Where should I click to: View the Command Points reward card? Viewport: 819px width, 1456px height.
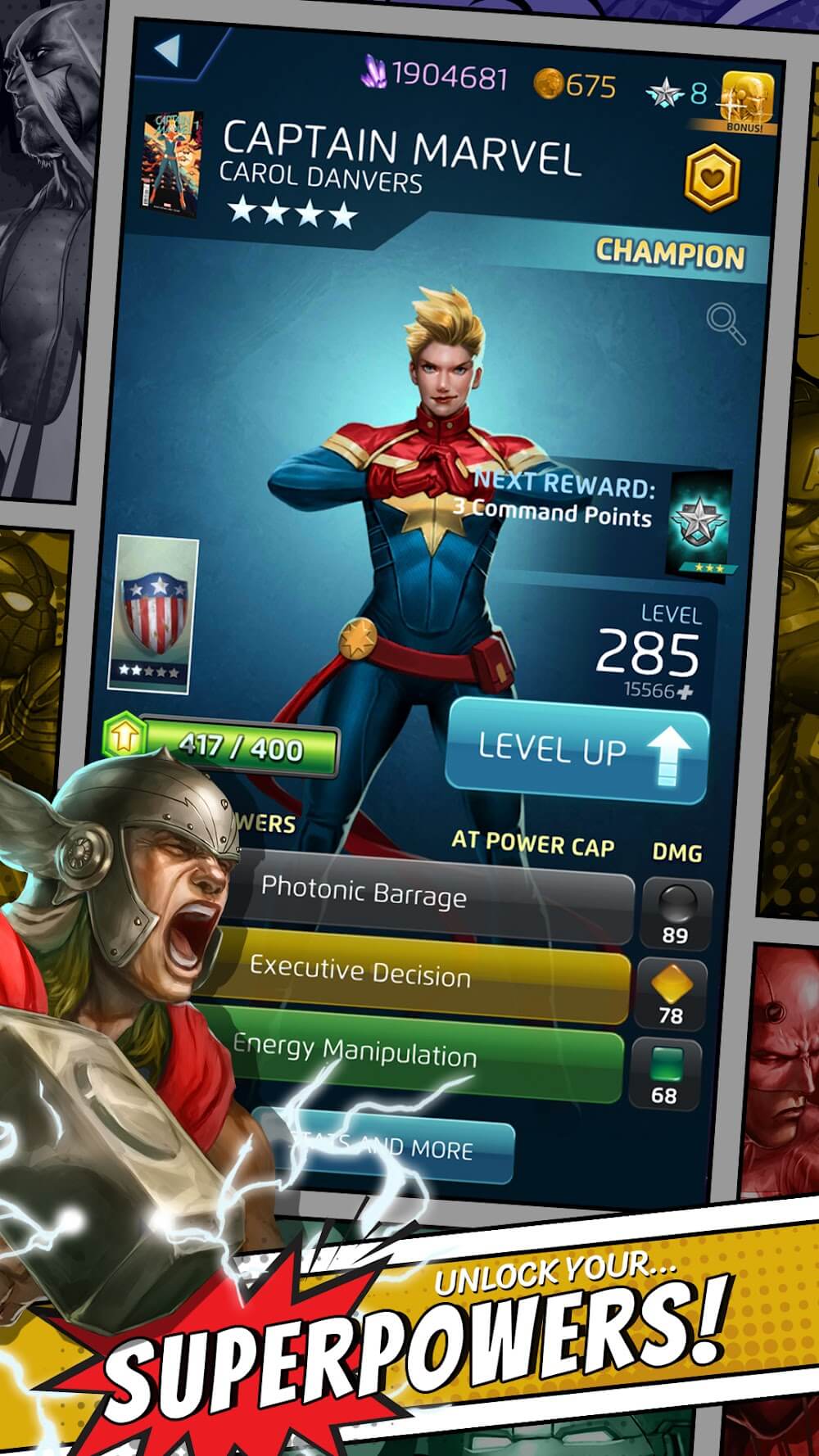(701, 522)
